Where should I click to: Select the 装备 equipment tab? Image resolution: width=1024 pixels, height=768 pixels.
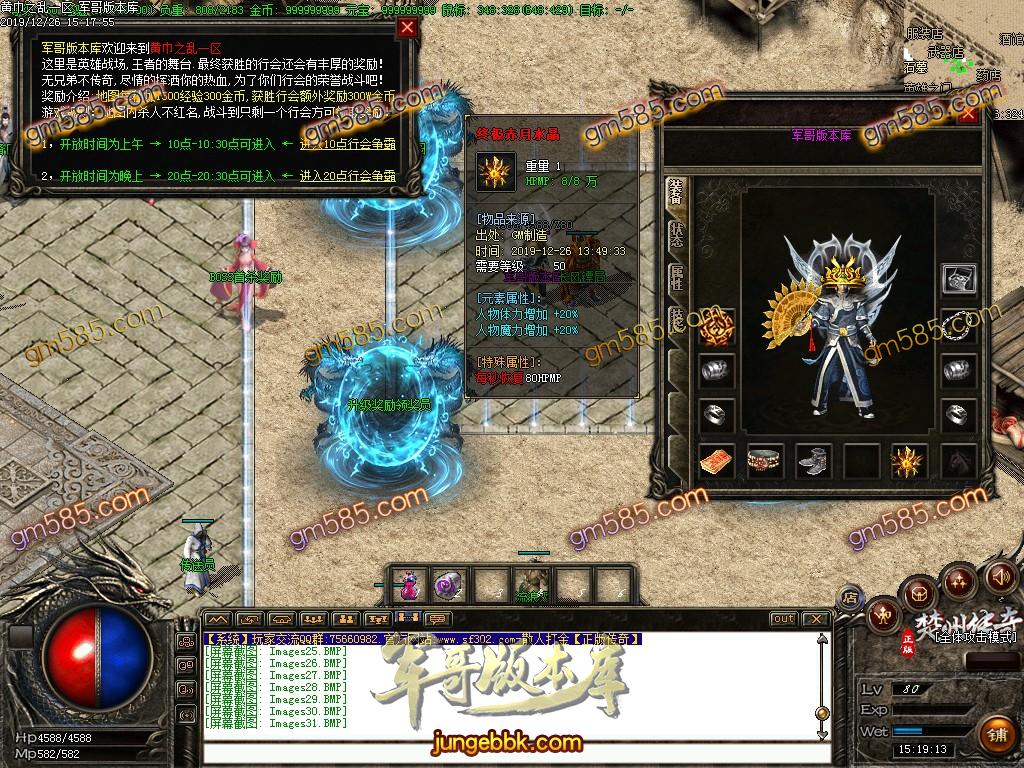677,191
